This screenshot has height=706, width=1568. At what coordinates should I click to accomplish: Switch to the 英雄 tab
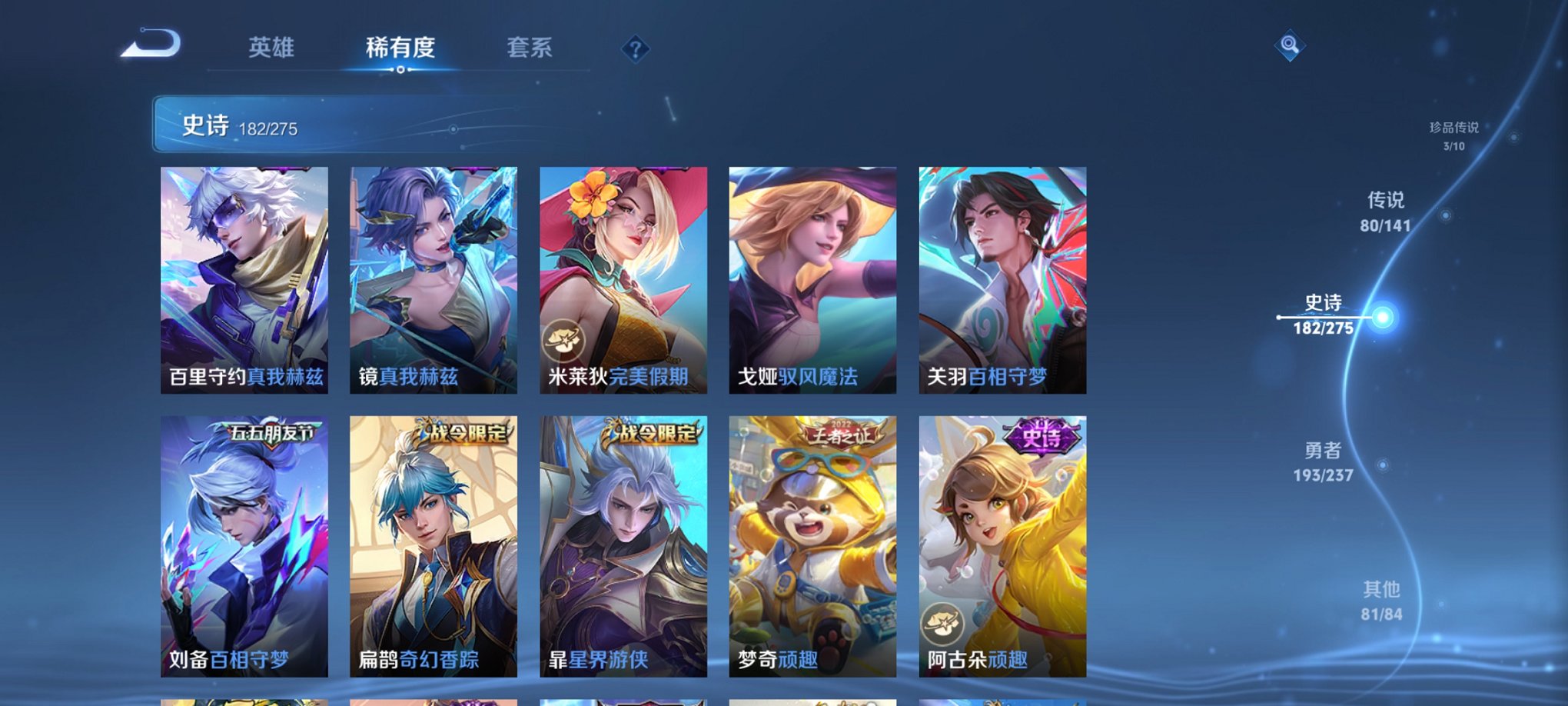tap(271, 47)
